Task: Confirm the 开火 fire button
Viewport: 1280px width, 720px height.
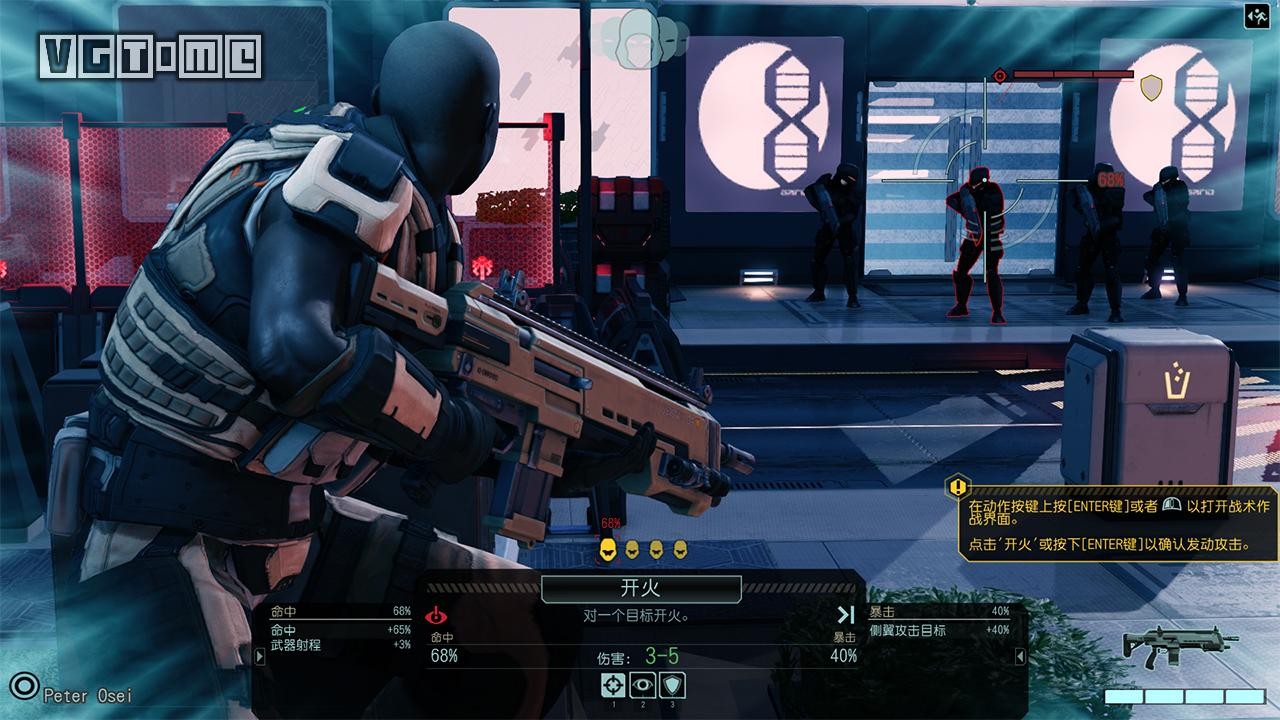Action: (641, 589)
